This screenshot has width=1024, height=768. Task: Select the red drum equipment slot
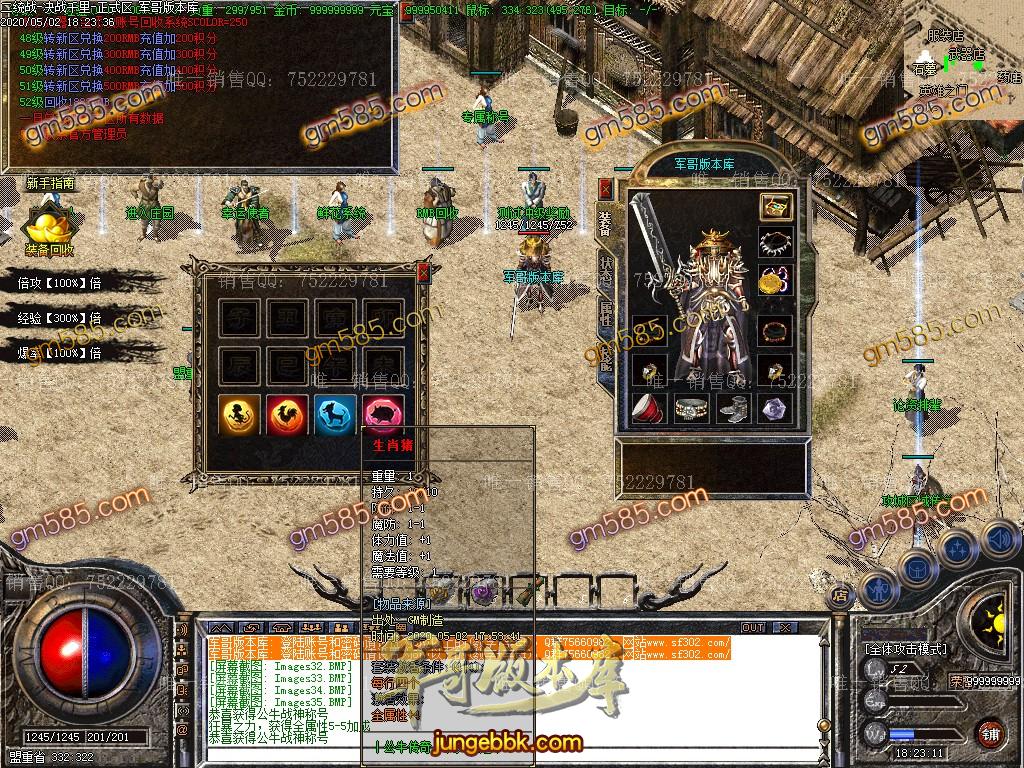click(649, 407)
